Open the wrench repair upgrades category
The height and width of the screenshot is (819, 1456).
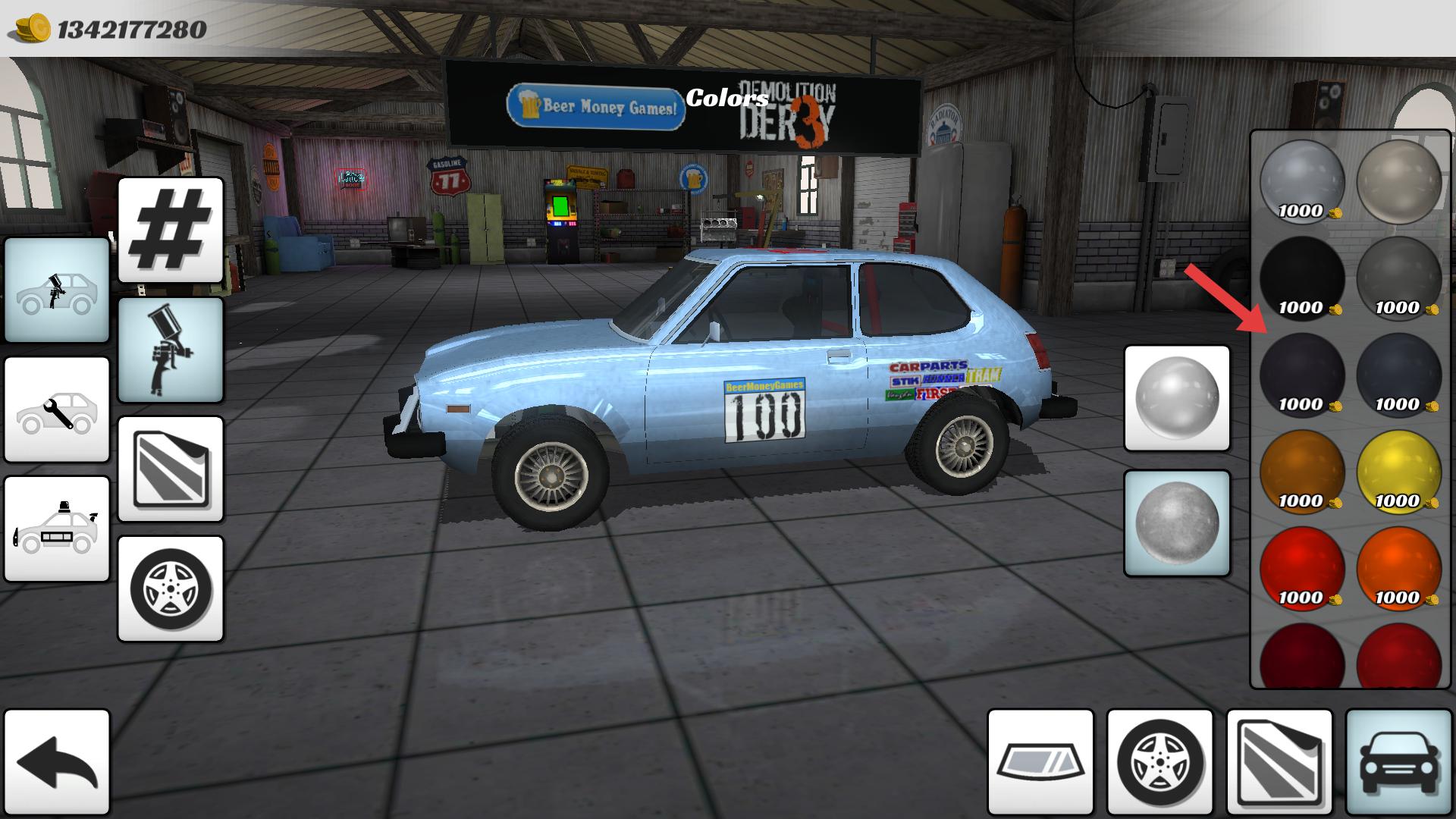(x=57, y=409)
